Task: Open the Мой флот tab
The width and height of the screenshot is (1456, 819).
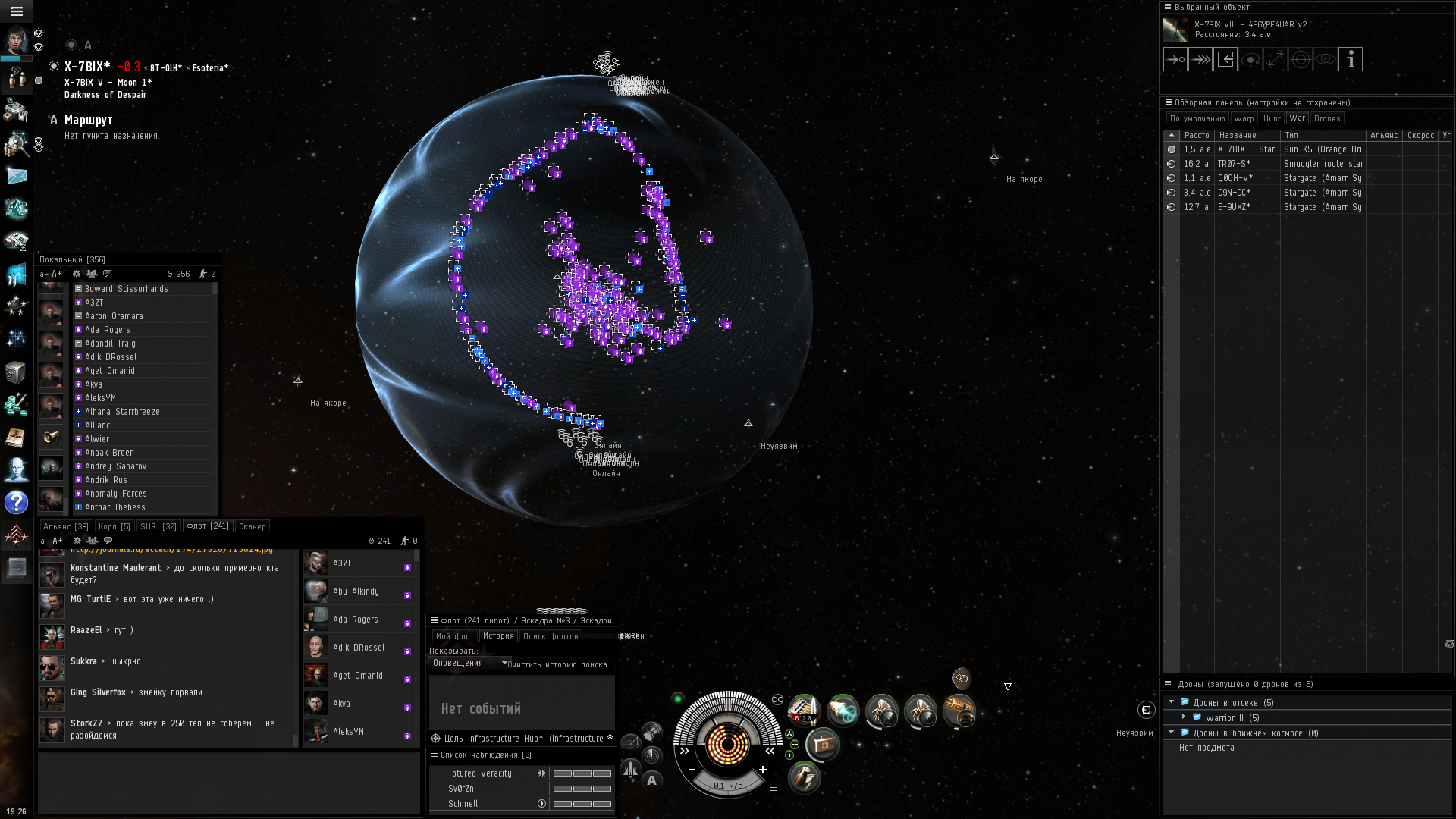Action: [x=454, y=636]
